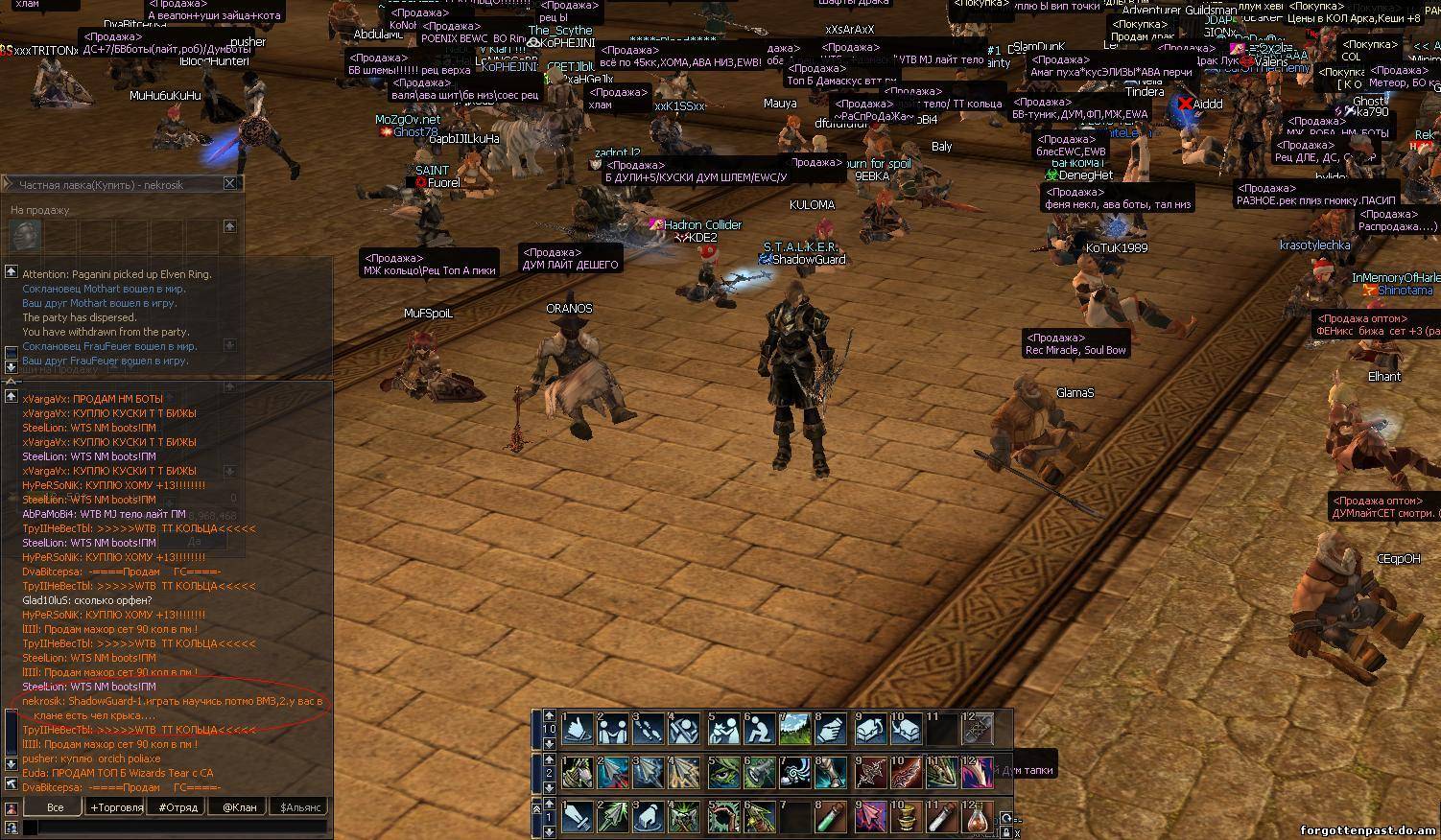
Task: Show the @Клан clan chat tab
Action: point(239,807)
